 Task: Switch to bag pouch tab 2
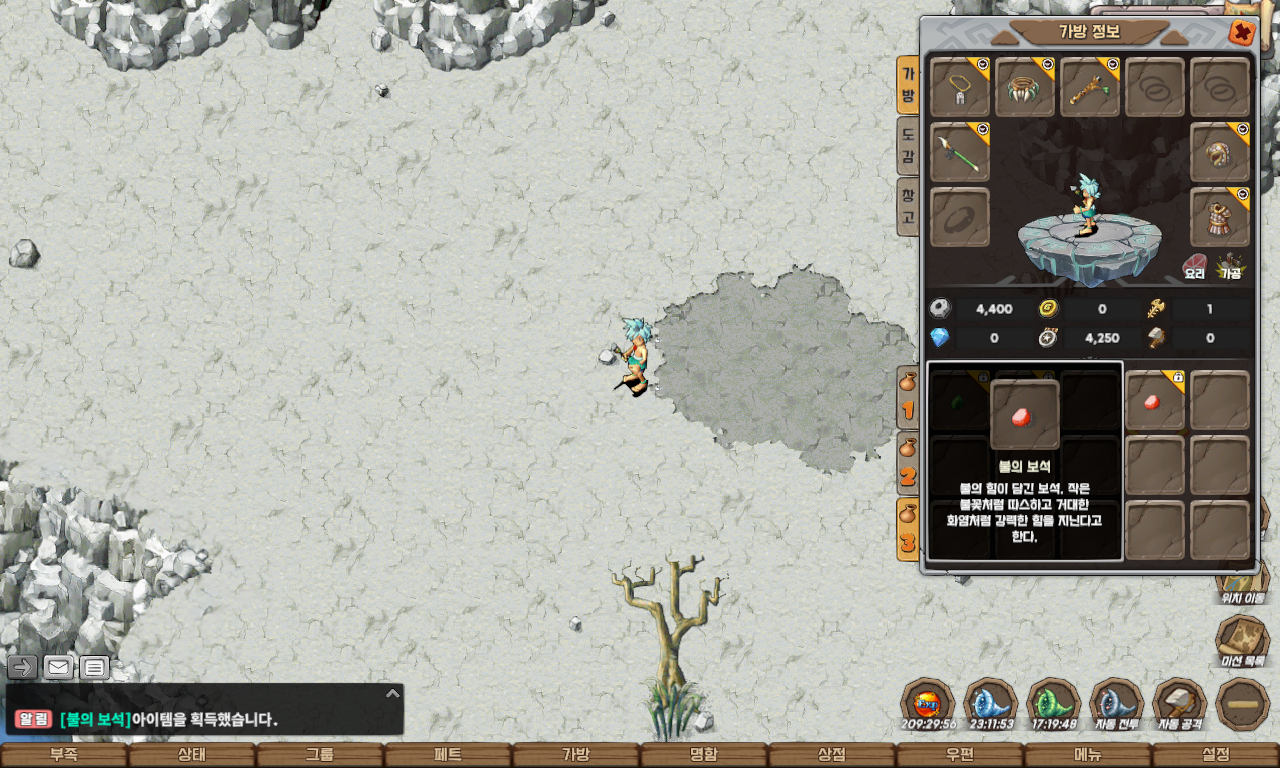(908, 463)
